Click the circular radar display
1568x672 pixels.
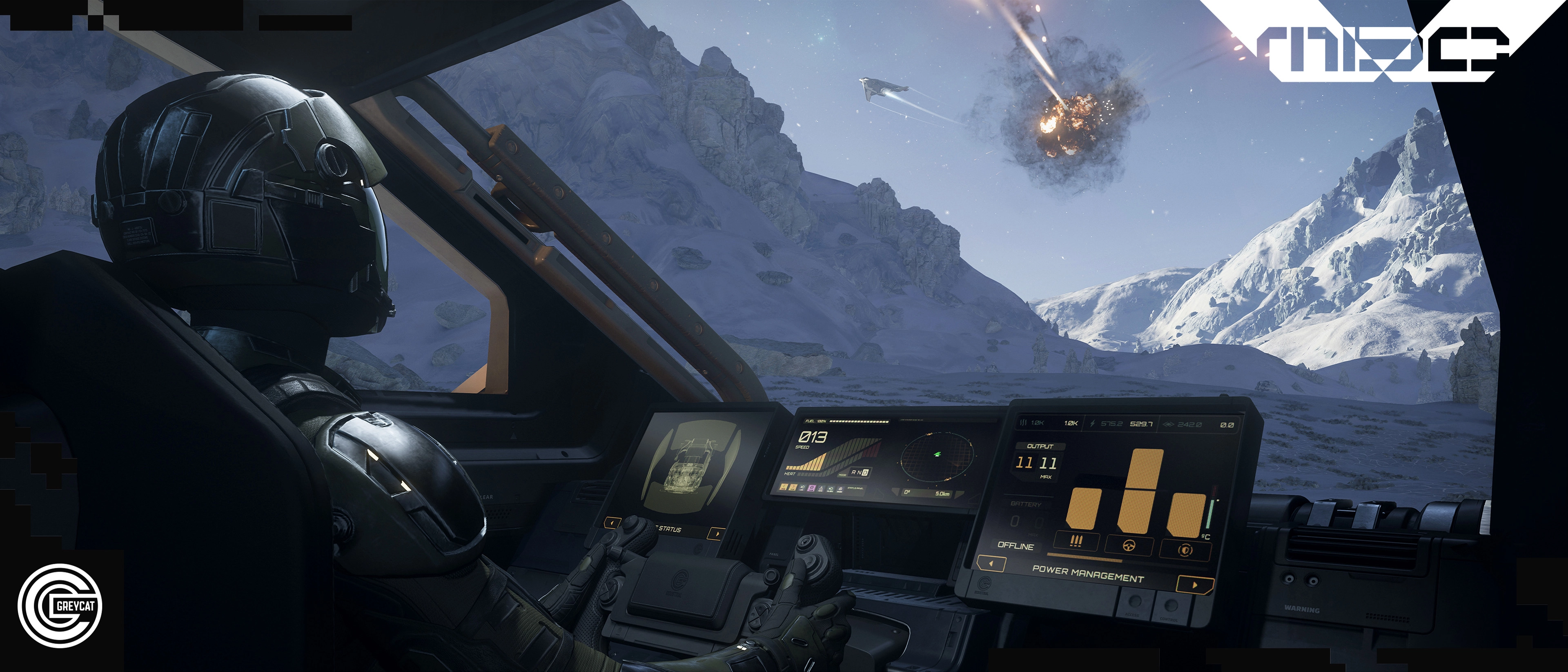pyautogui.click(x=937, y=456)
